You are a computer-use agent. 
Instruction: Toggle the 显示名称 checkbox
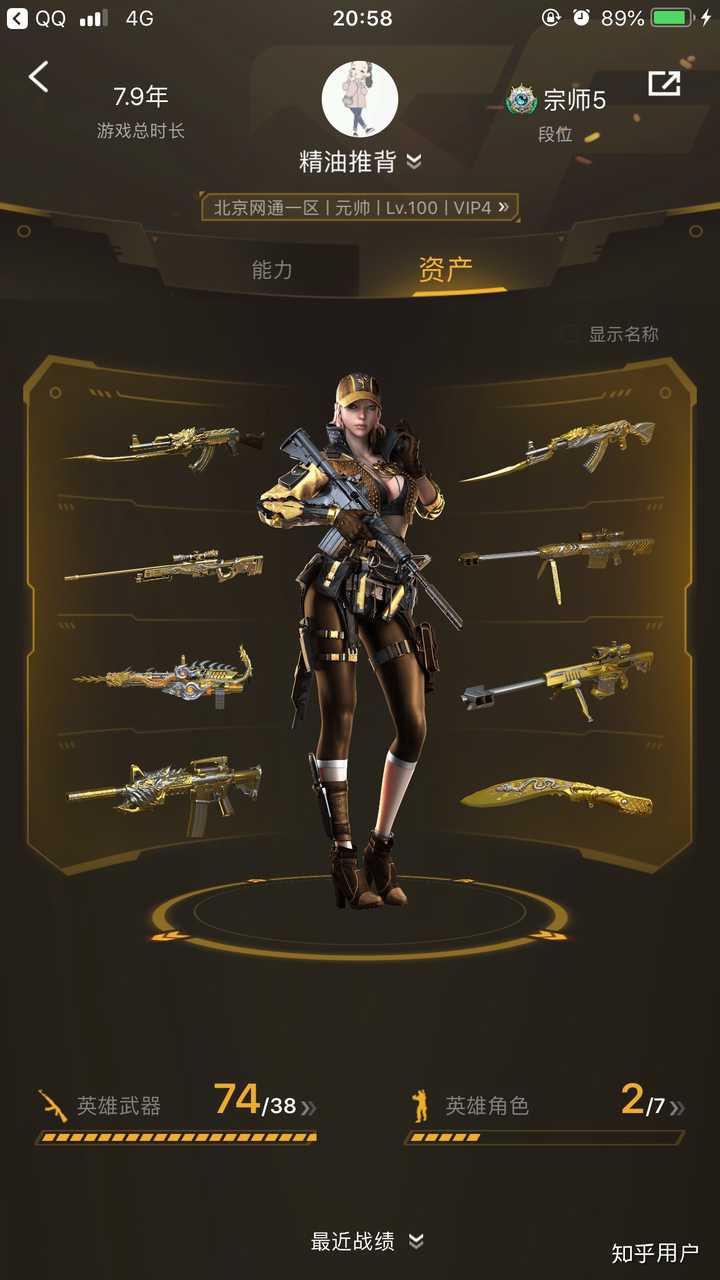pos(570,334)
